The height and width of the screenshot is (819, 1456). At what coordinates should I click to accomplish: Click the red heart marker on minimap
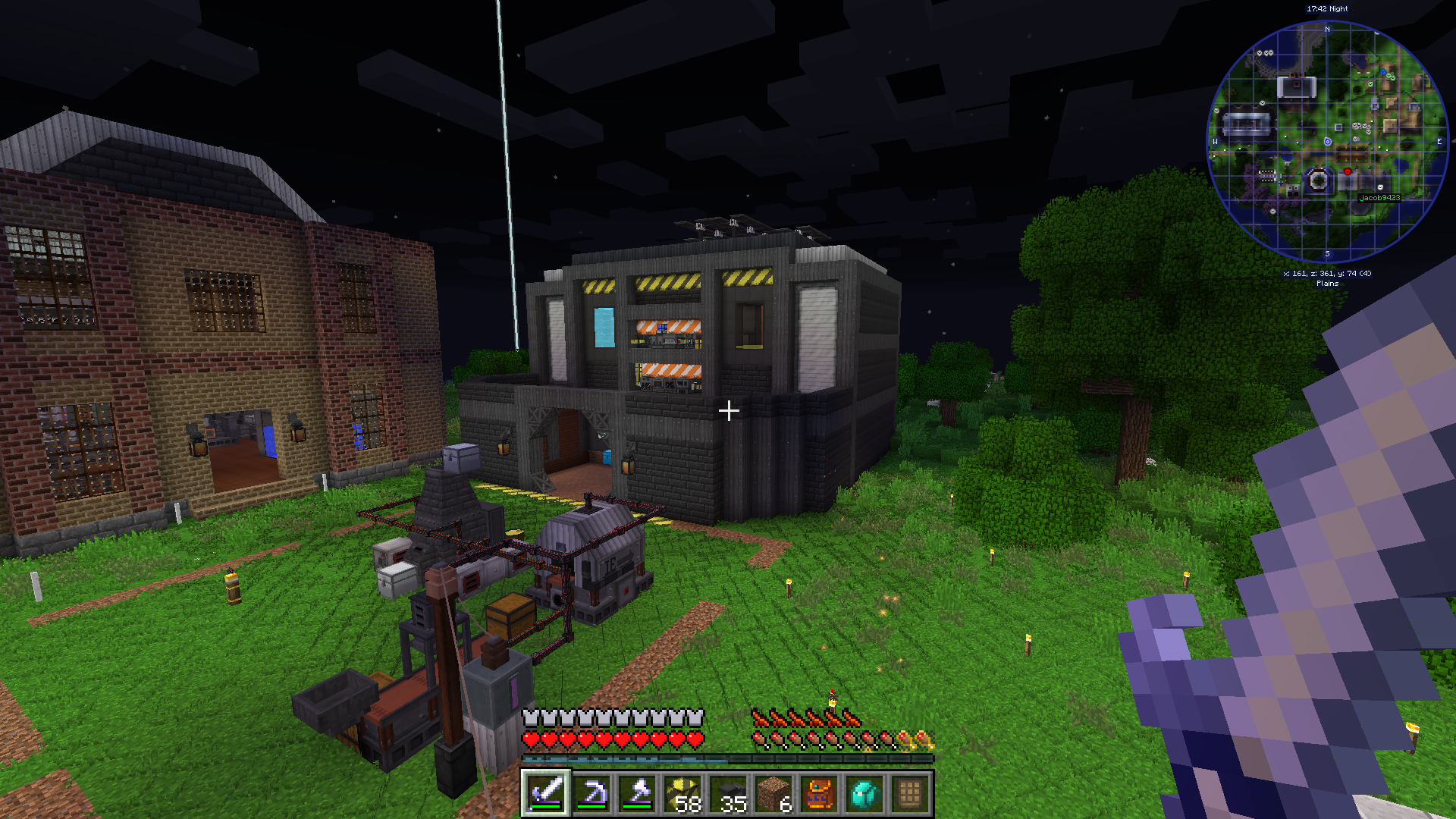(1348, 172)
